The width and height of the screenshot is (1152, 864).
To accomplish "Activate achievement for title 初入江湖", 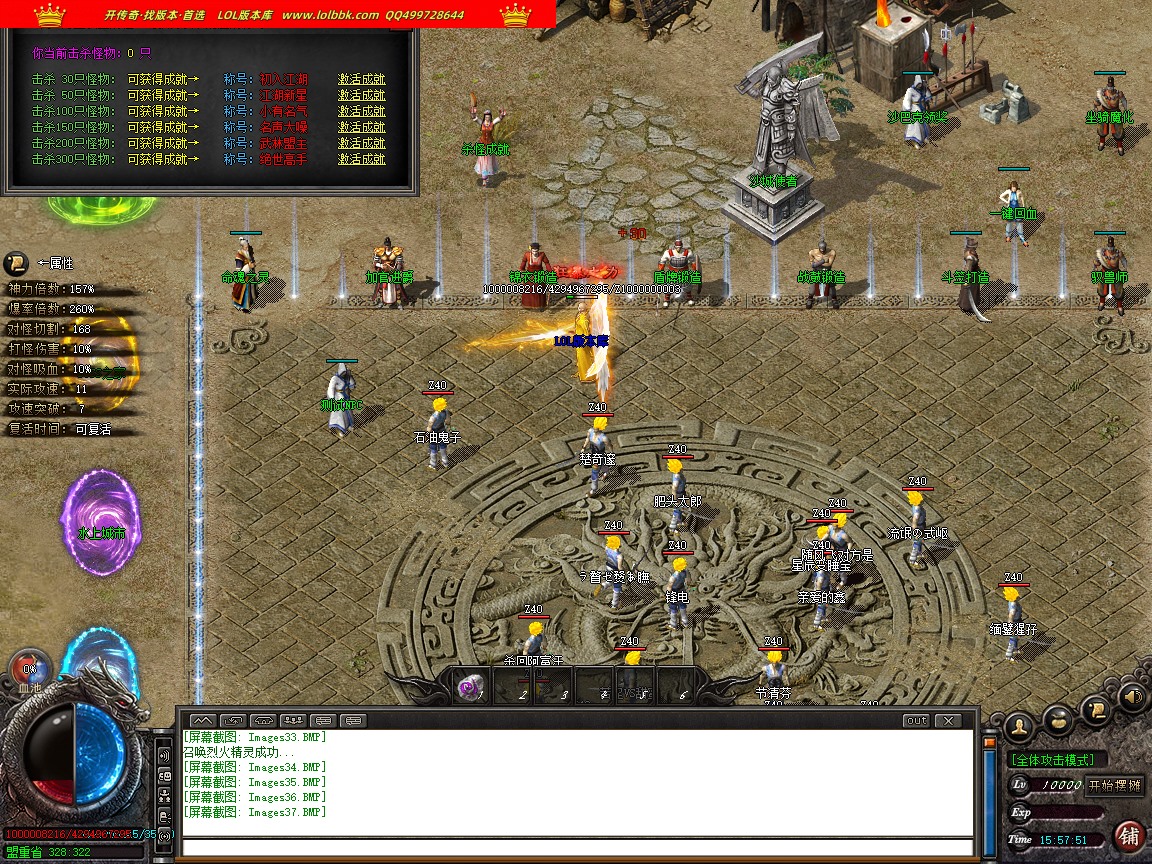I will 361,79.
